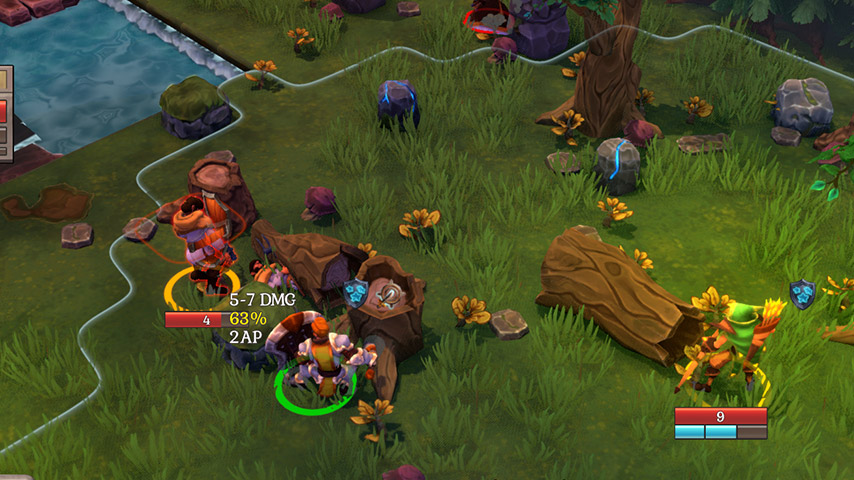
Task: Click the shield cover icon beside the sword icon
Action: [355, 293]
